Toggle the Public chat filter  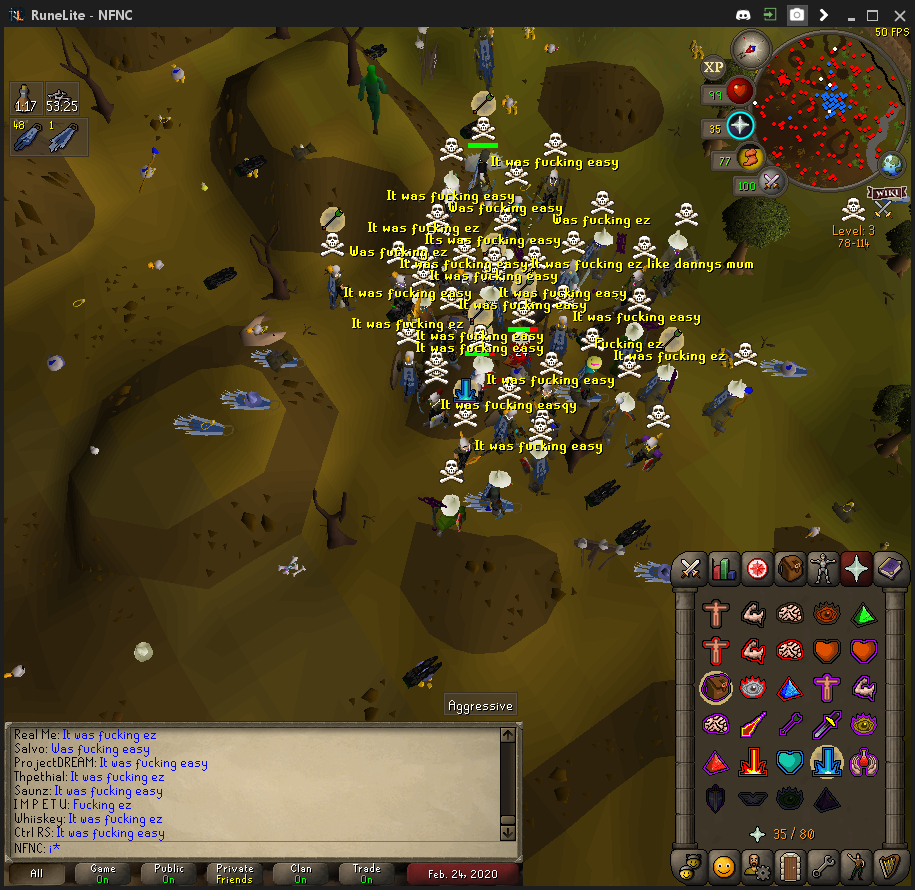tap(170, 873)
